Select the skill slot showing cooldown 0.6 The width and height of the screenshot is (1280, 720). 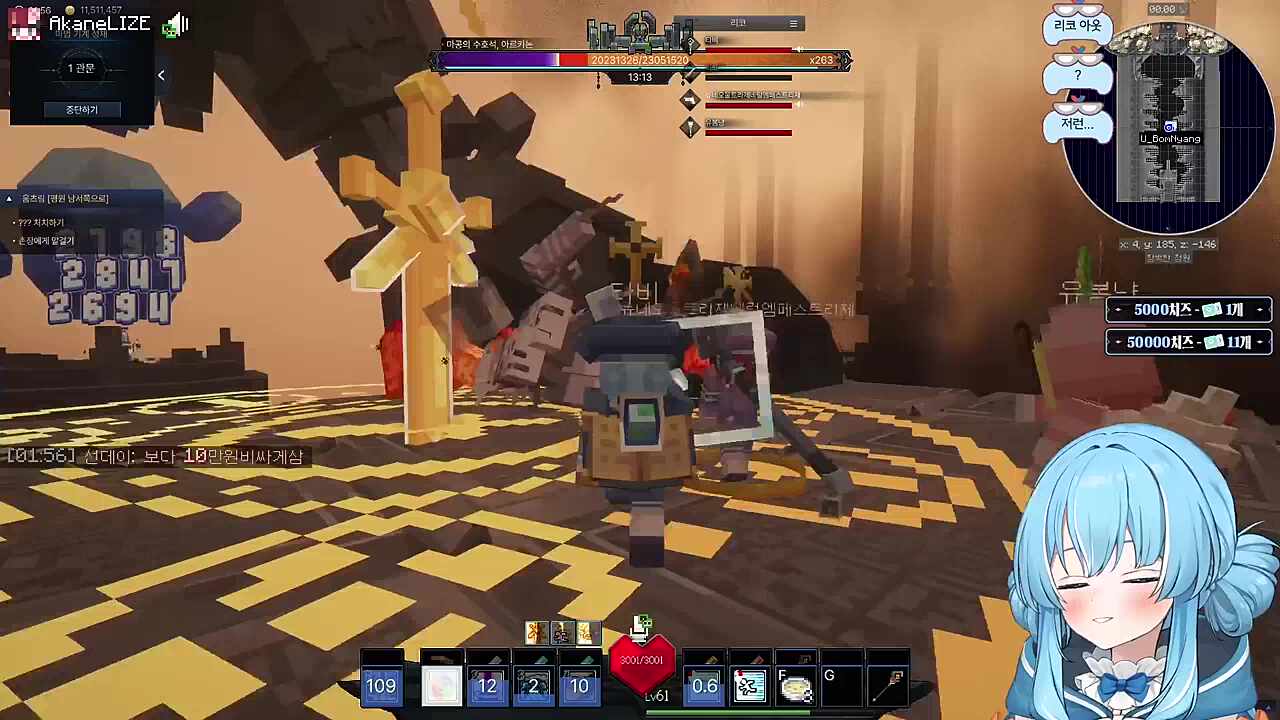tap(705, 685)
